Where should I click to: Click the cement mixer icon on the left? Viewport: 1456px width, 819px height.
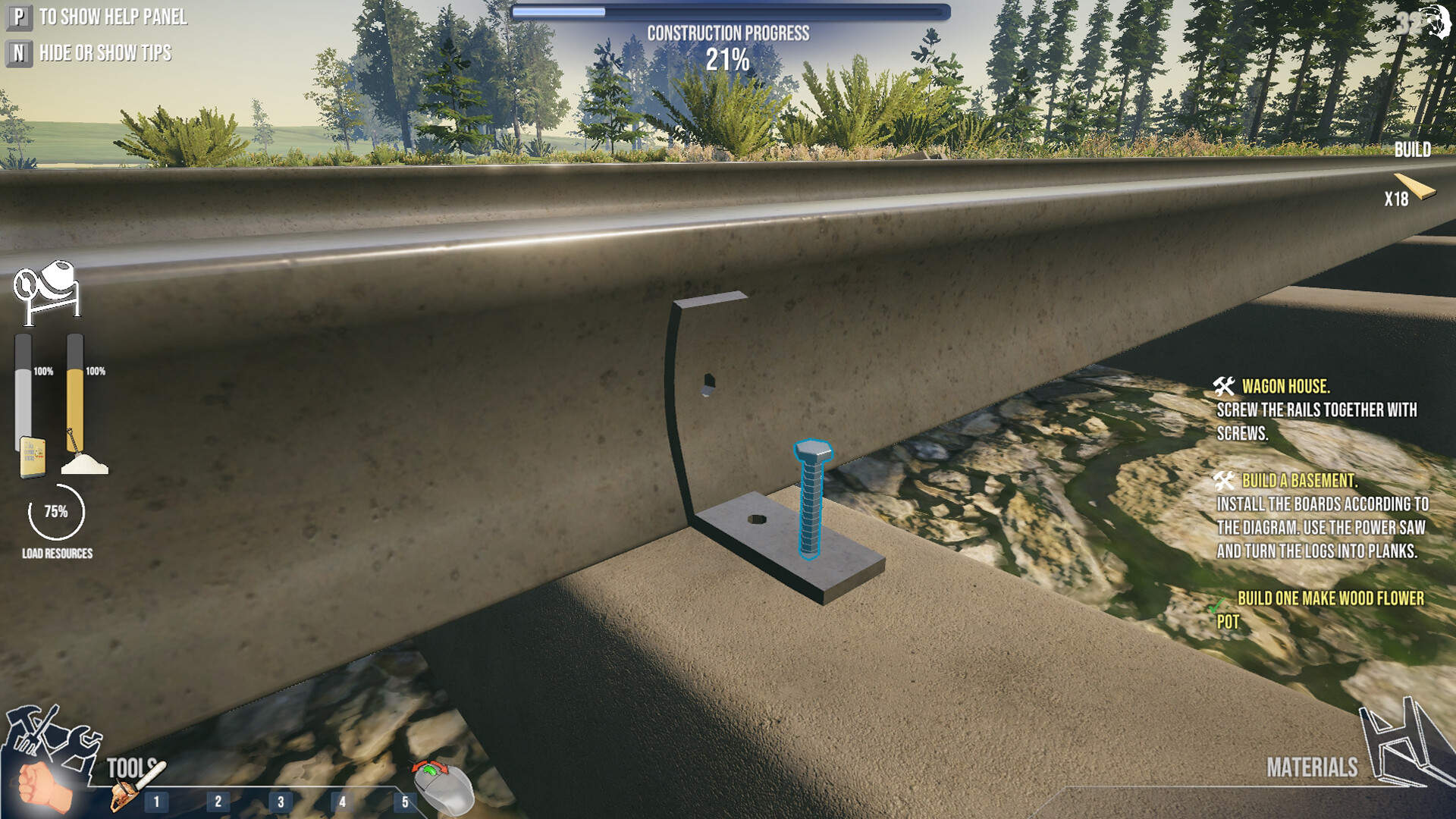click(x=47, y=284)
